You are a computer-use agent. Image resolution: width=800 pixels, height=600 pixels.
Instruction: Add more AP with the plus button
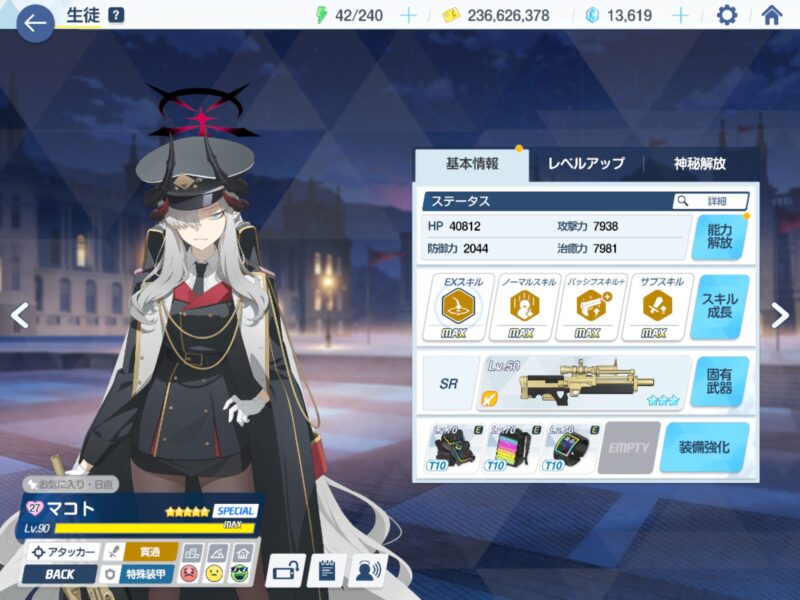tap(408, 15)
